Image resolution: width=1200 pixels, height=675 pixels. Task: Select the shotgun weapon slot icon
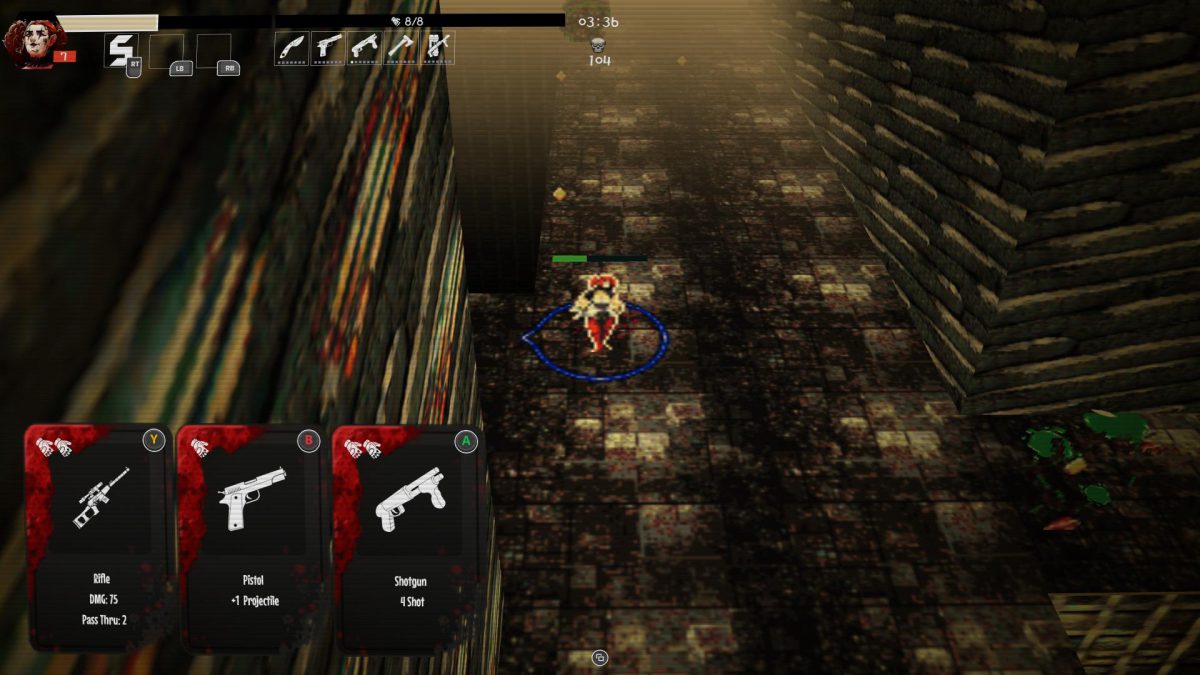tap(364, 47)
